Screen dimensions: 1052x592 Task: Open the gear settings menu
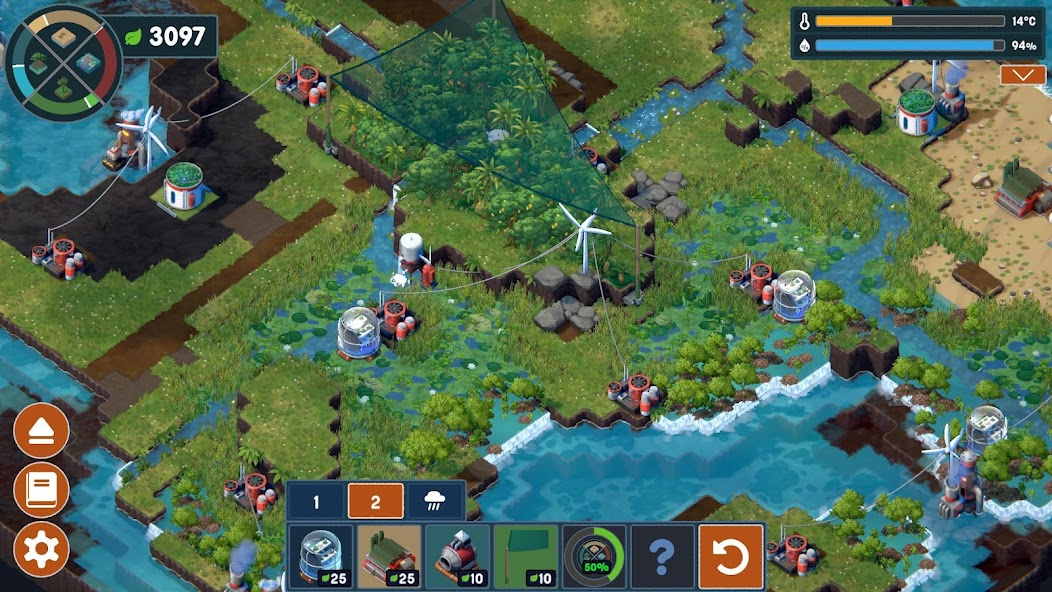41,549
